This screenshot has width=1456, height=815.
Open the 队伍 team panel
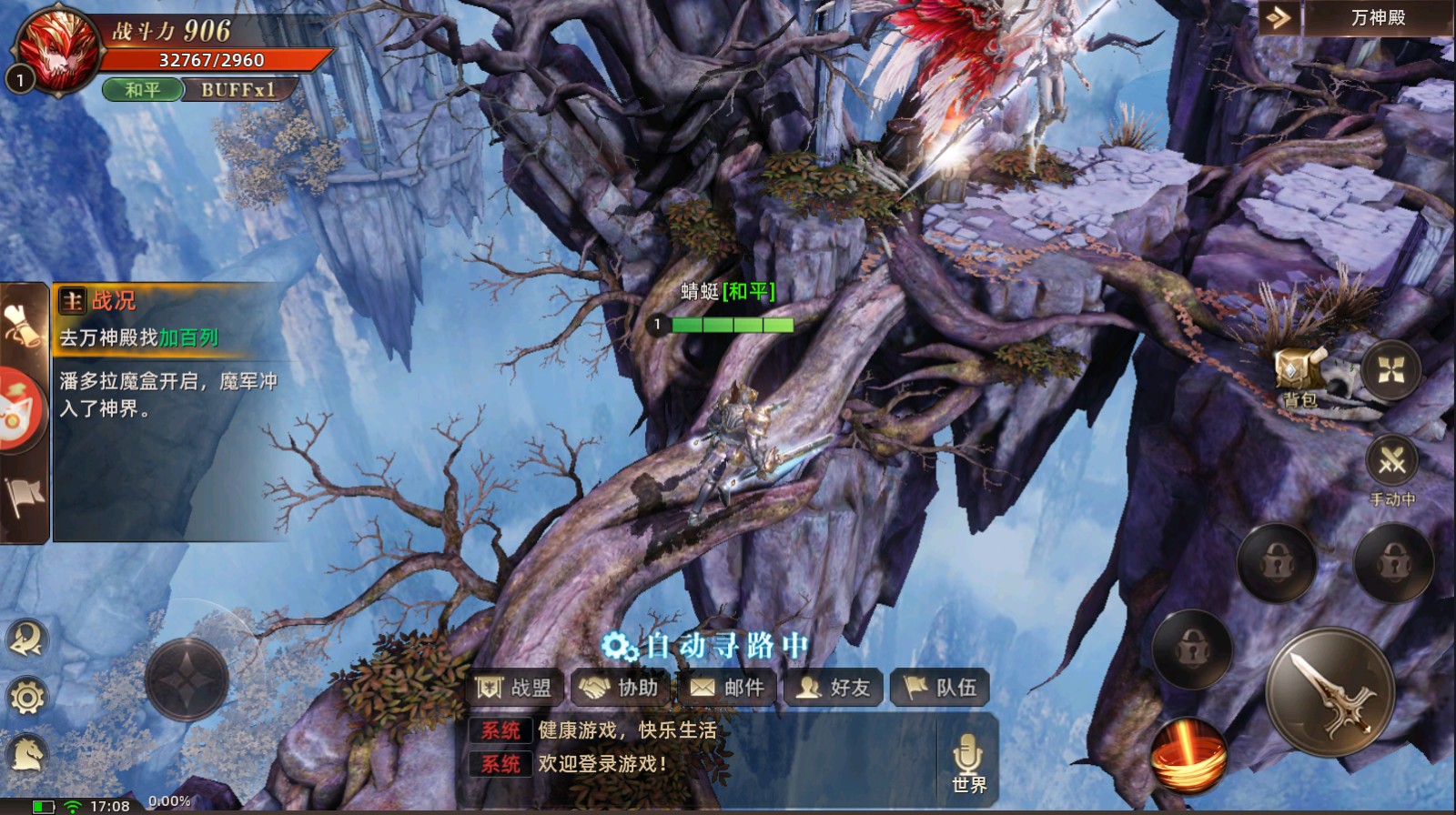(x=940, y=688)
